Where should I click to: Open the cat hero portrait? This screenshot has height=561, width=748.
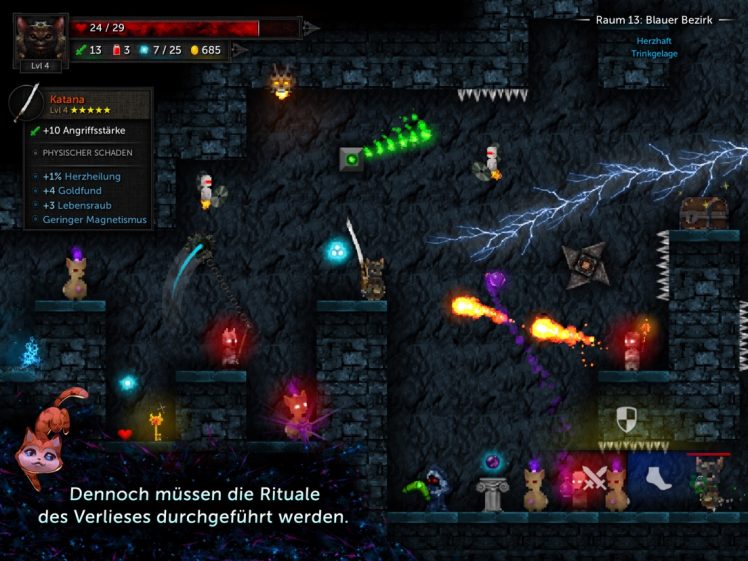point(40,36)
